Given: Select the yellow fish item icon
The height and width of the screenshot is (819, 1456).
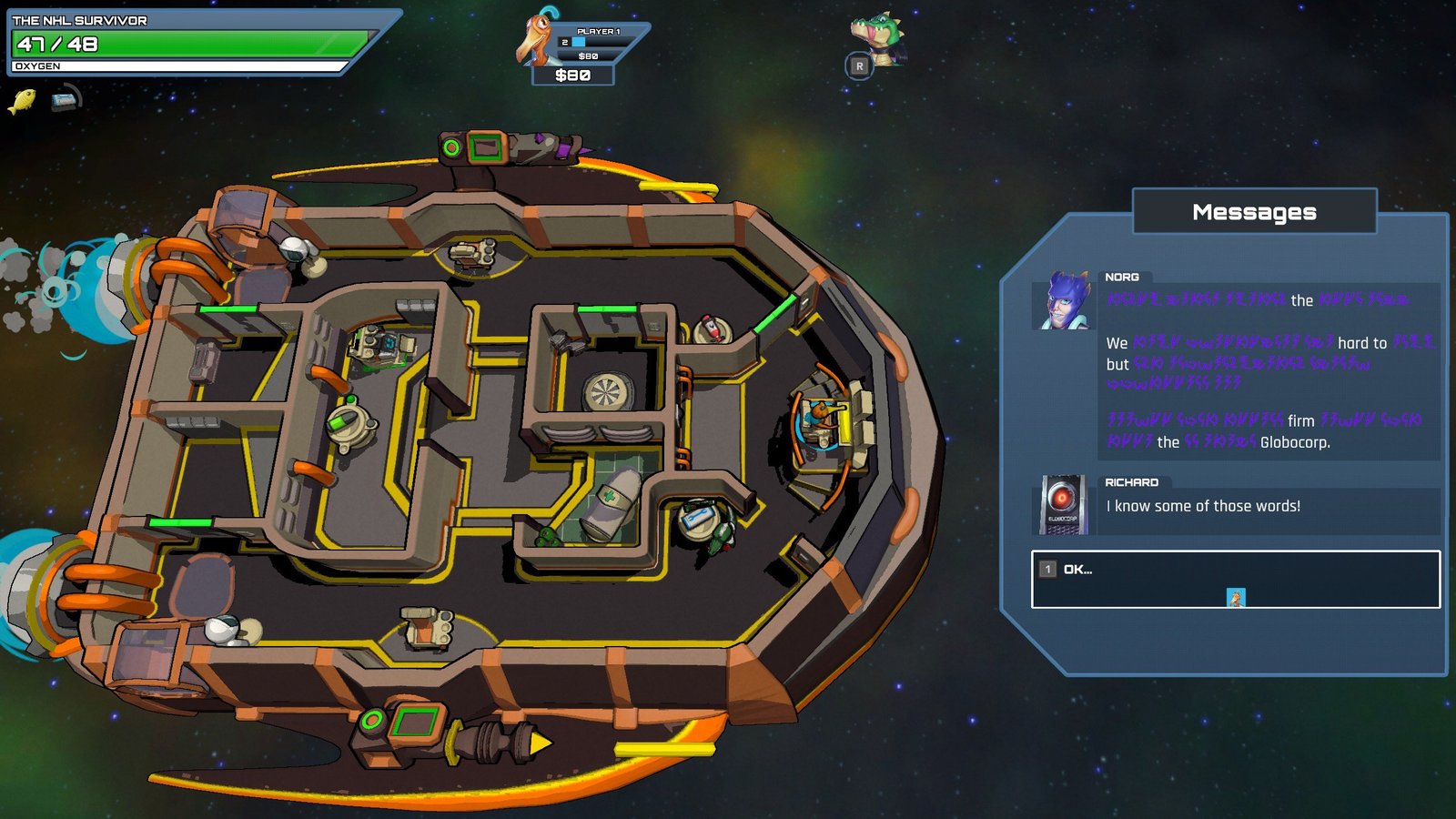Looking at the screenshot, I should click(x=22, y=100).
